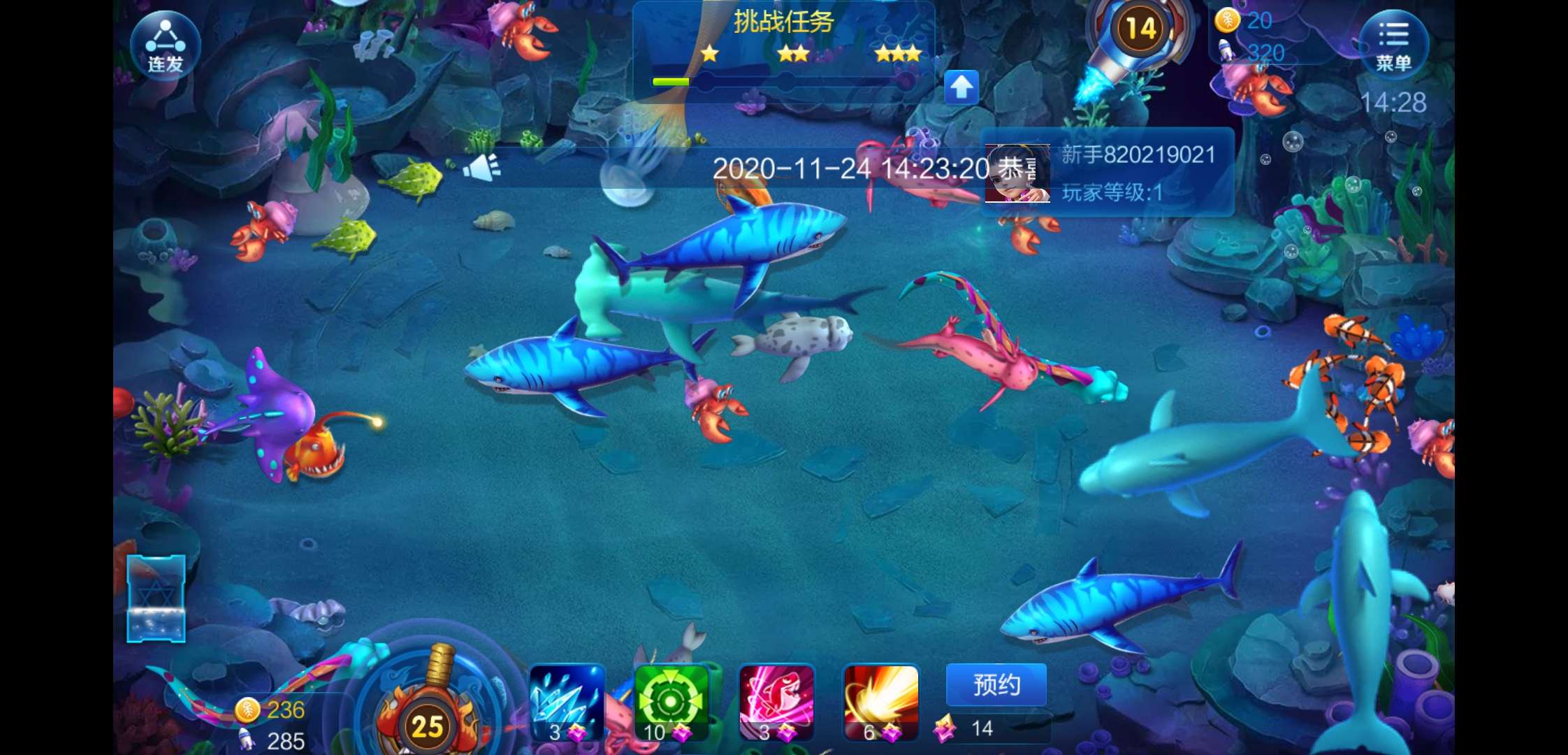This screenshot has width=1568, height=755.
Task: Expand the 新手820219021 player info panel
Action: [1139, 155]
